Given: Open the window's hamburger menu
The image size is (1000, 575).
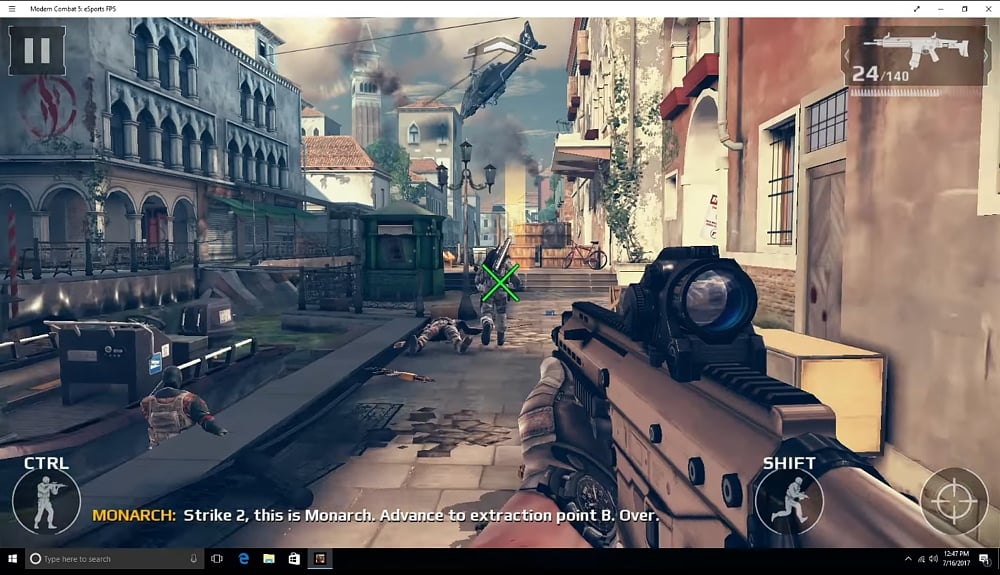Looking at the screenshot, I should pyautogui.click(x=11, y=8).
